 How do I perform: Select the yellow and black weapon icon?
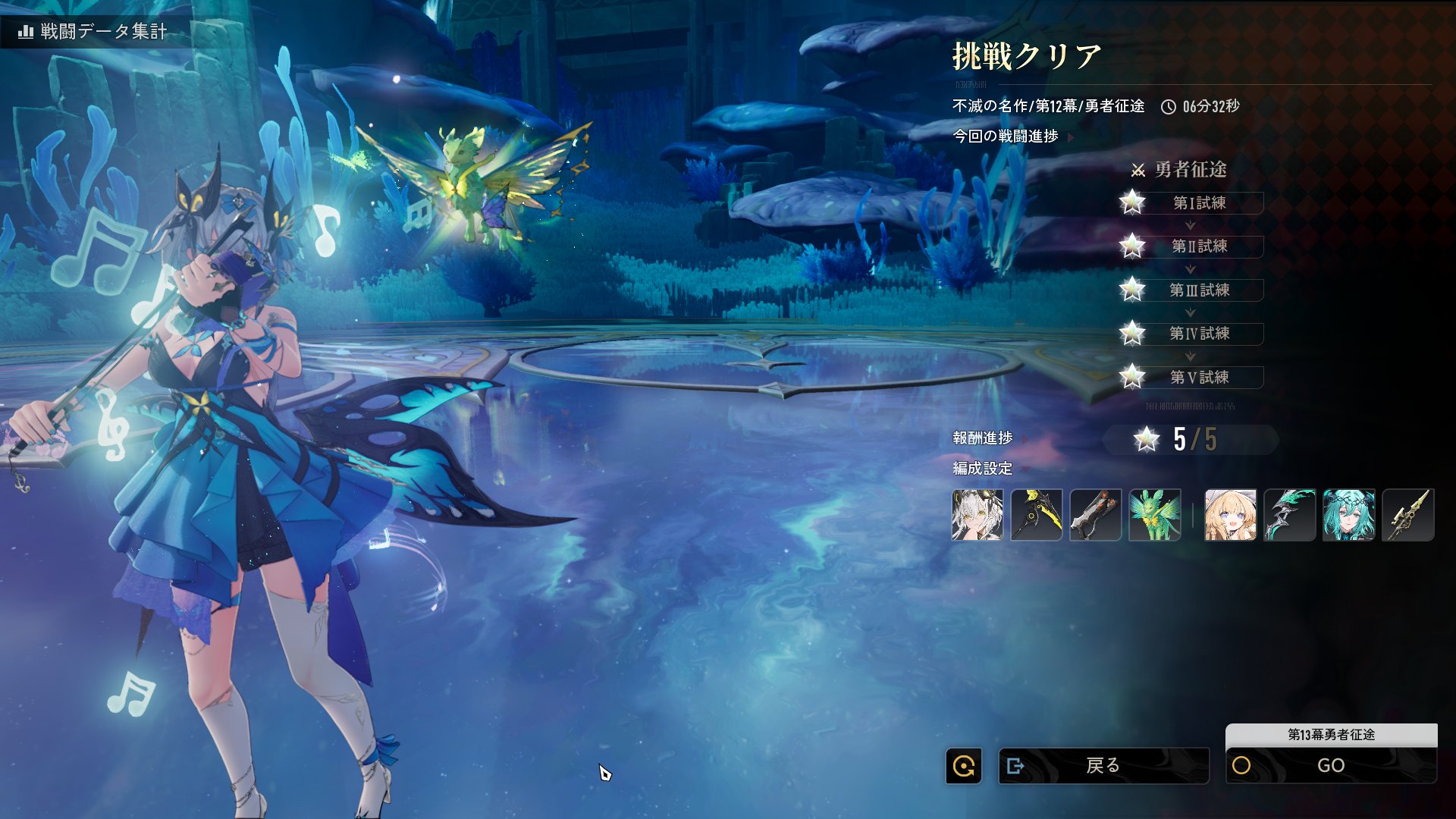tap(1037, 515)
